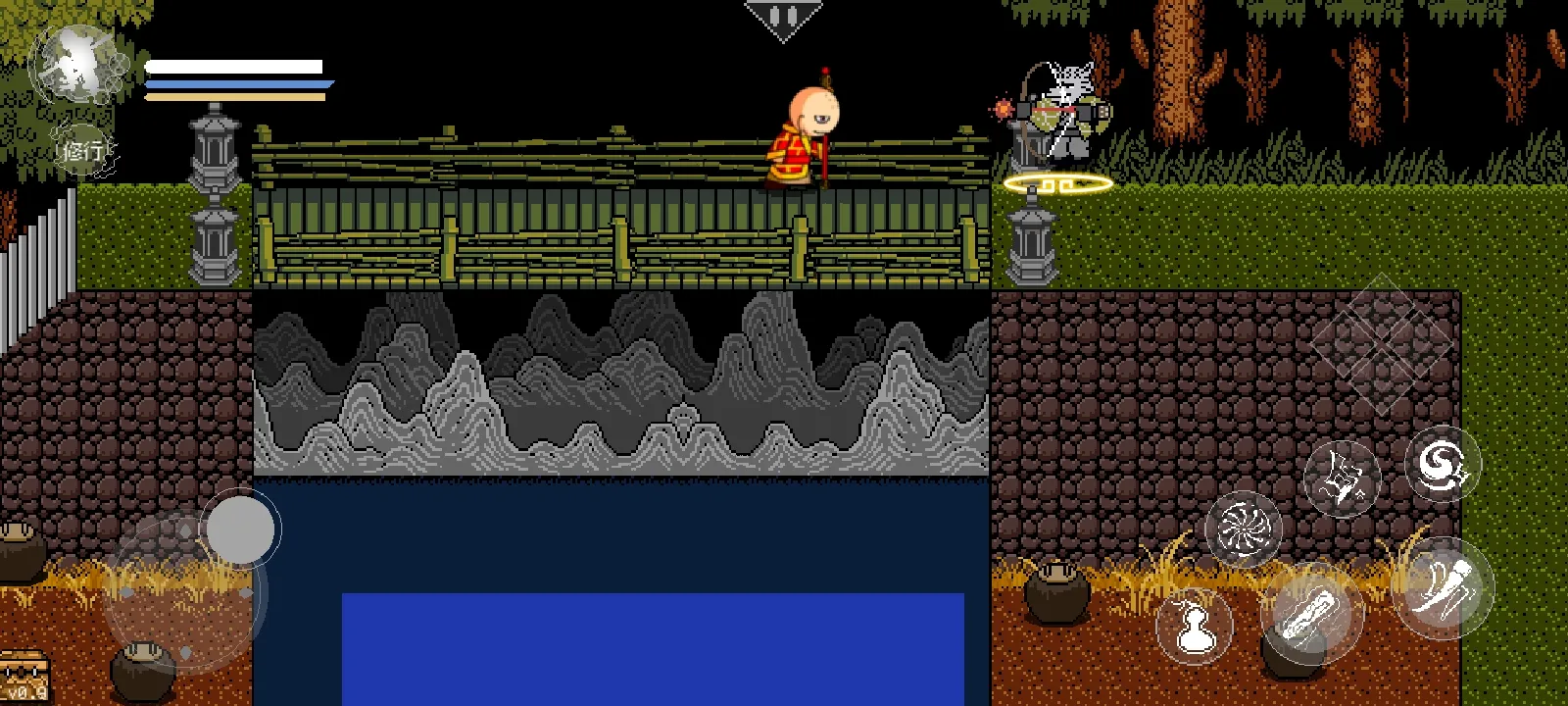Tap the blue mana bar
Viewport: 1568px width, 706px height.
click(x=235, y=85)
